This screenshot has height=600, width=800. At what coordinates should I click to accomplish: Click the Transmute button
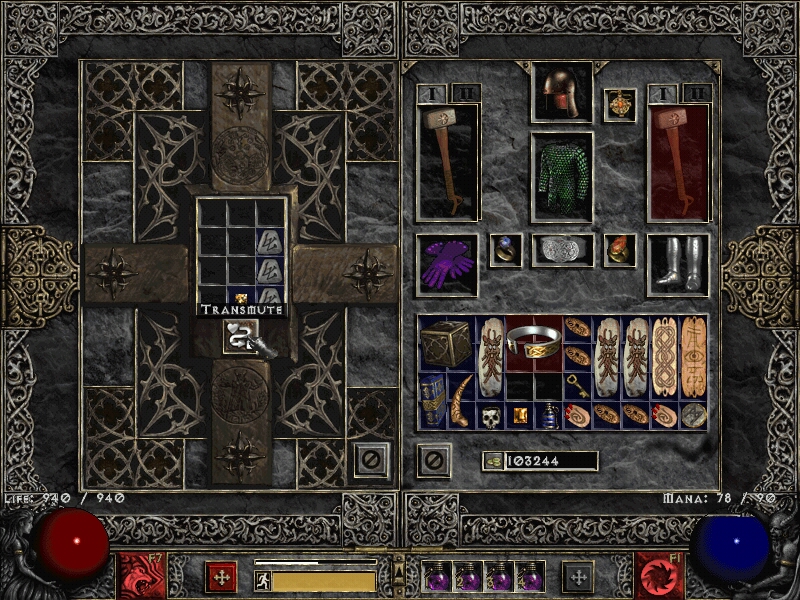pos(242,335)
